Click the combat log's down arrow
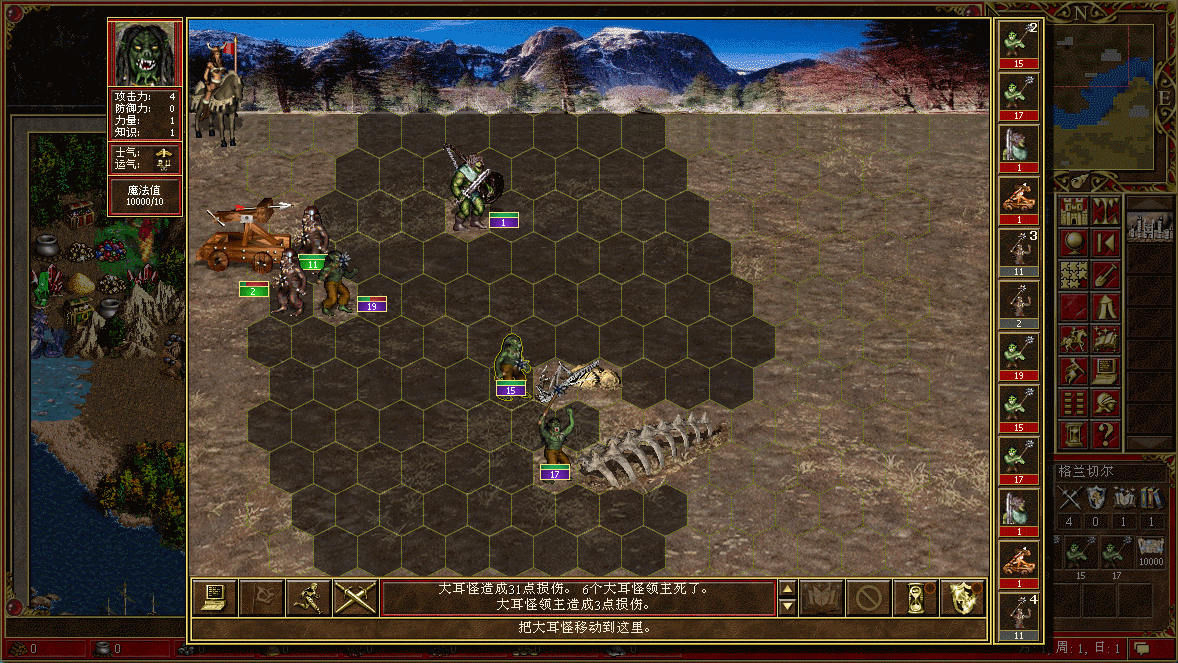This screenshot has height=663, width=1178. [x=787, y=606]
